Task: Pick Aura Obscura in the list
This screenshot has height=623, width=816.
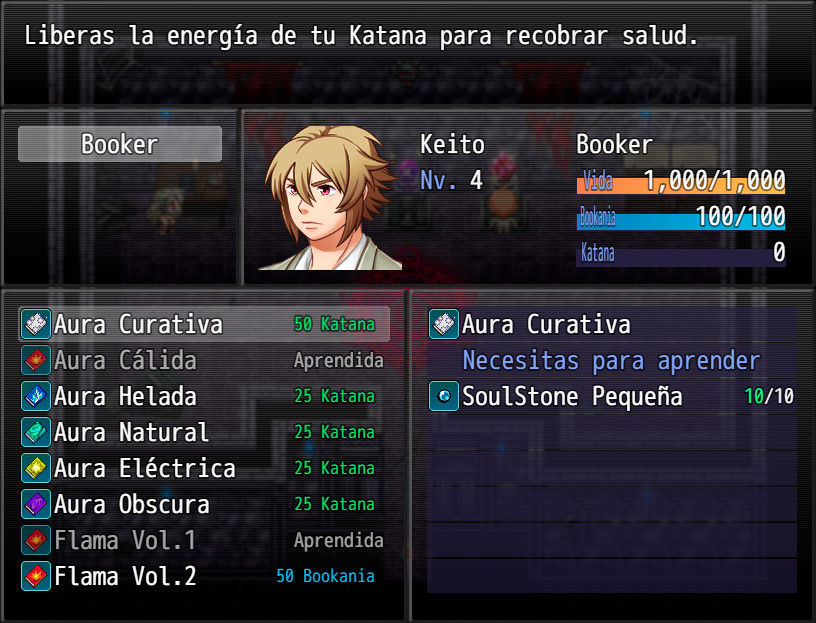Action: [x=203, y=504]
